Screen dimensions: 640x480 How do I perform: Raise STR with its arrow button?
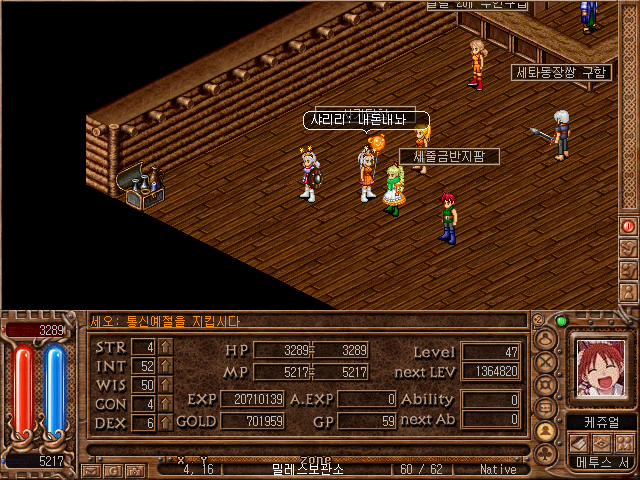[x=166, y=347]
